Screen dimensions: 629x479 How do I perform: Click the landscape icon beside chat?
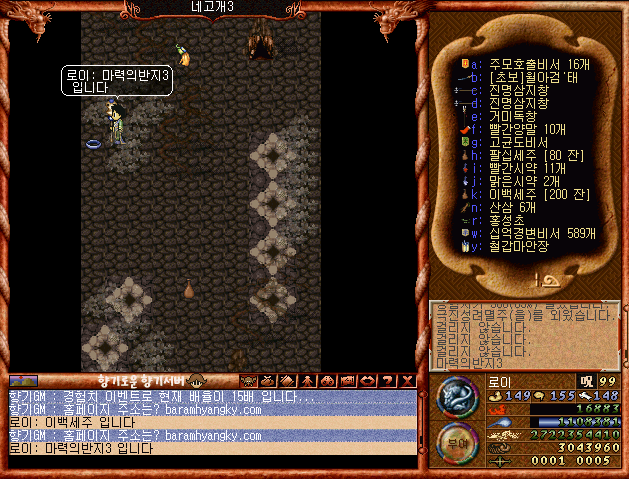click(23, 381)
